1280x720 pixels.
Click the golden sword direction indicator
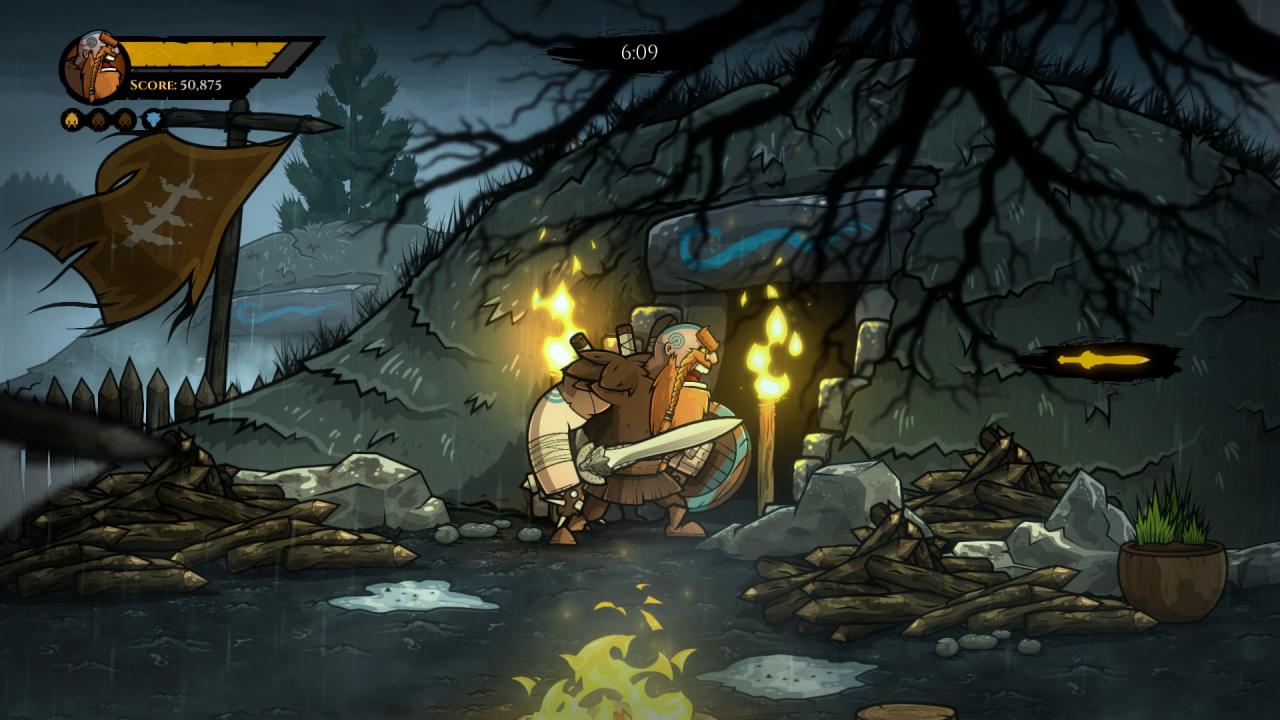pyautogui.click(x=1103, y=359)
